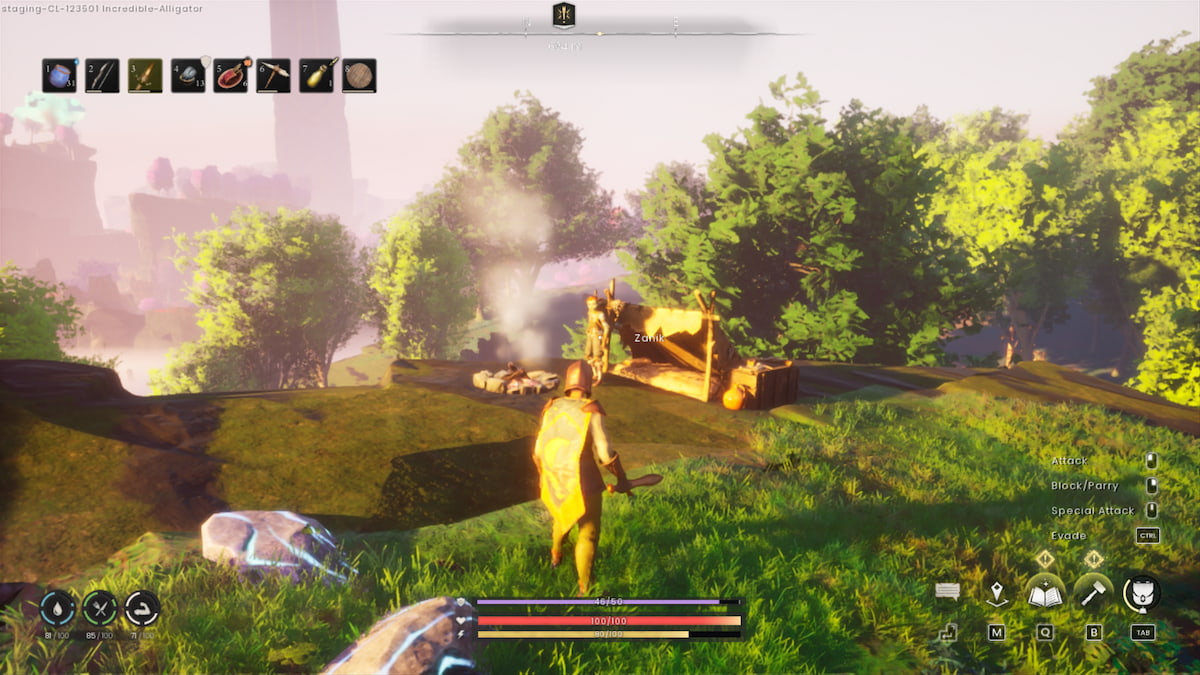Select the blue clay jar in hotbar slot 1
This screenshot has width=1200, height=675.
tap(59, 76)
